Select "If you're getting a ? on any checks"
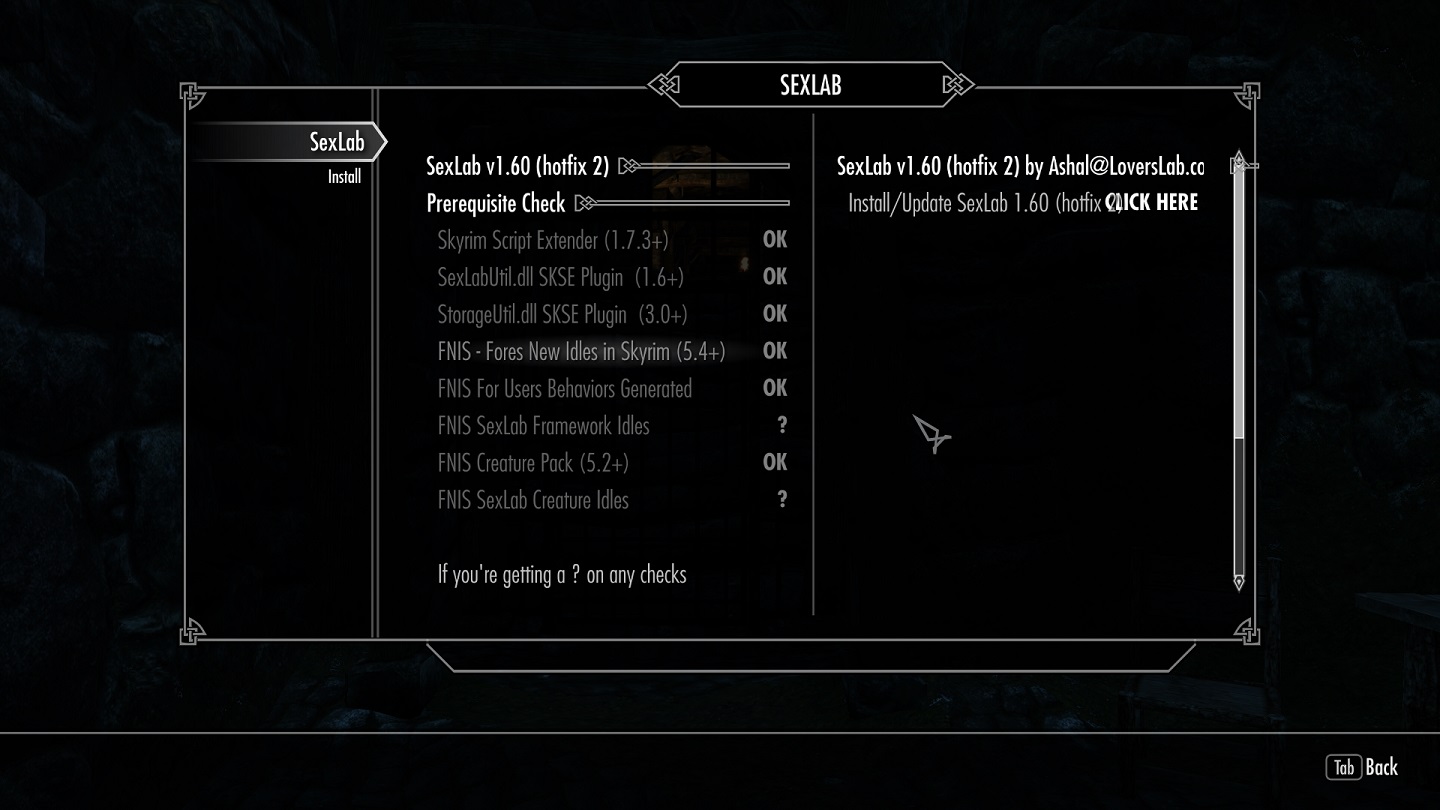The width and height of the screenshot is (1440, 810). click(x=562, y=574)
